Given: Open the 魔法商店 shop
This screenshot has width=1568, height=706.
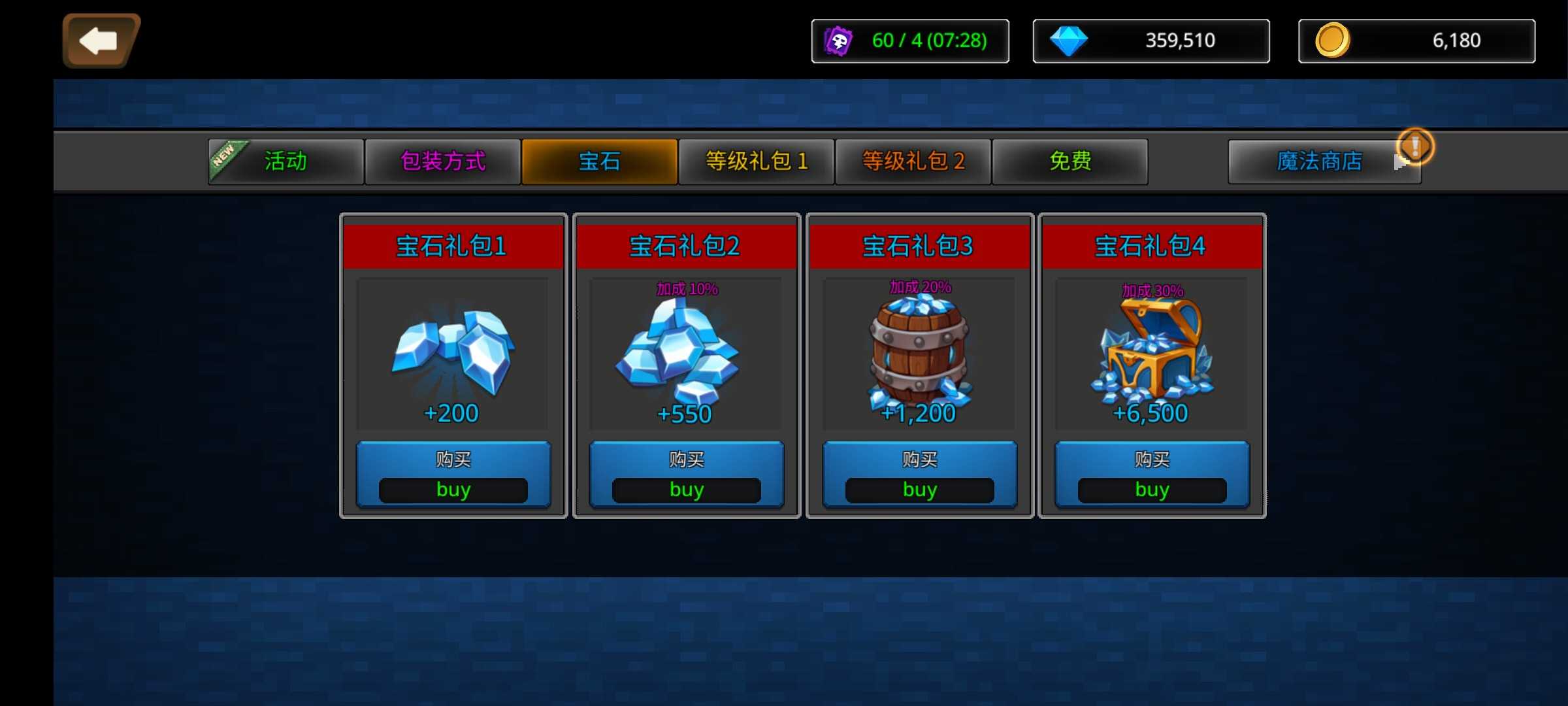Looking at the screenshot, I should pos(1319,161).
